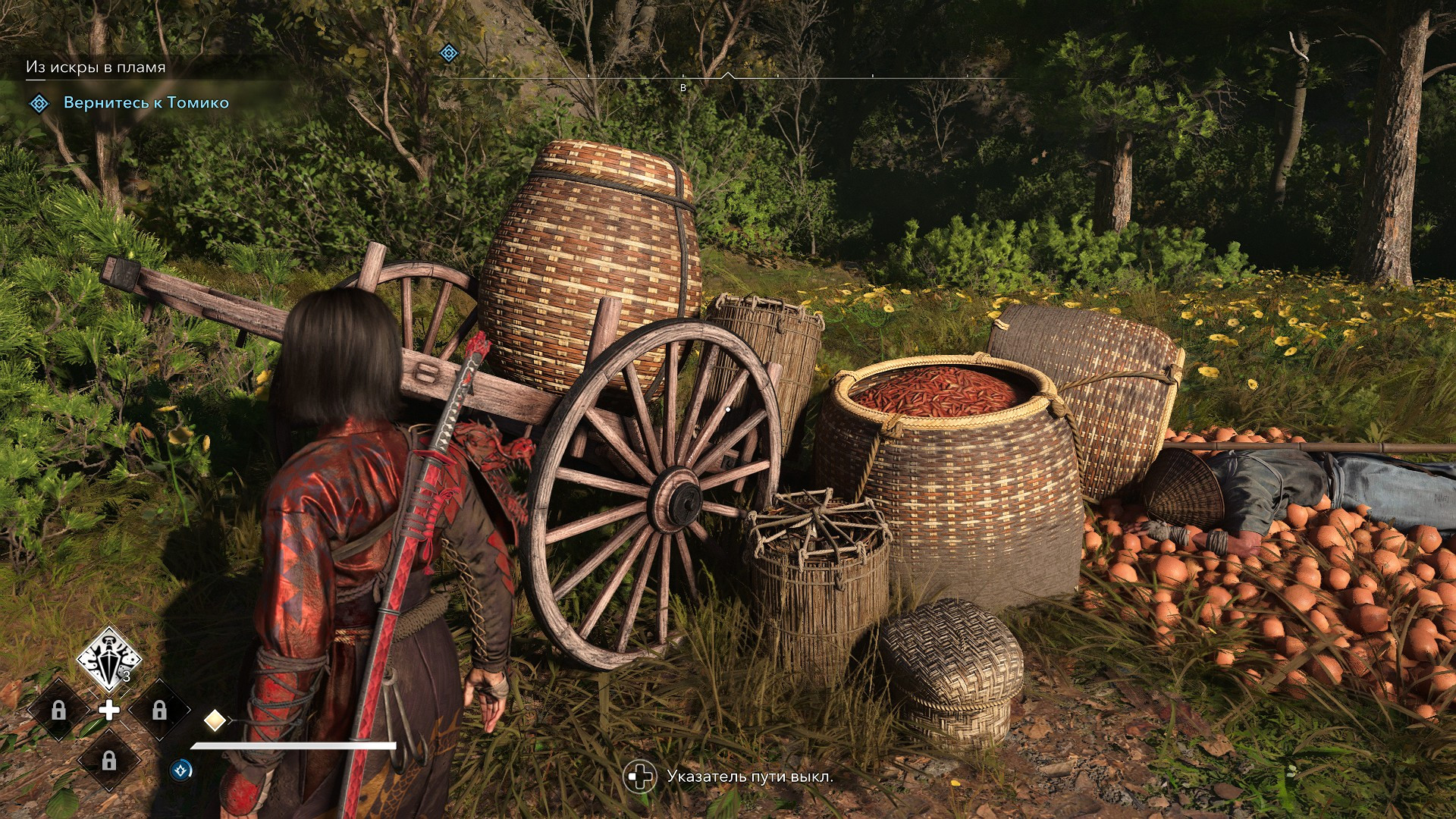This screenshot has width=1456, height=819.
Task: Click the white plus in the tool wheel
Action: (x=109, y=711)
